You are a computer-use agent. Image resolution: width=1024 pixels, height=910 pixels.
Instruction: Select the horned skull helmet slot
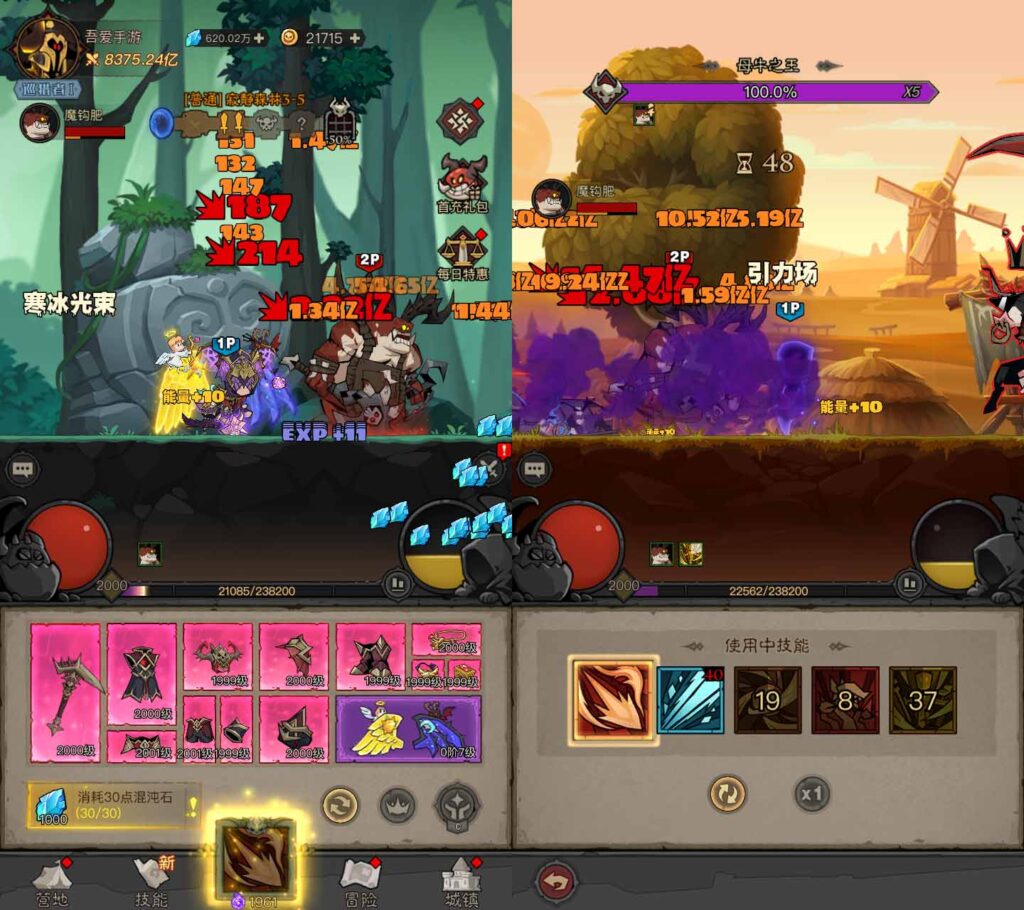click(x=218, y=657)
